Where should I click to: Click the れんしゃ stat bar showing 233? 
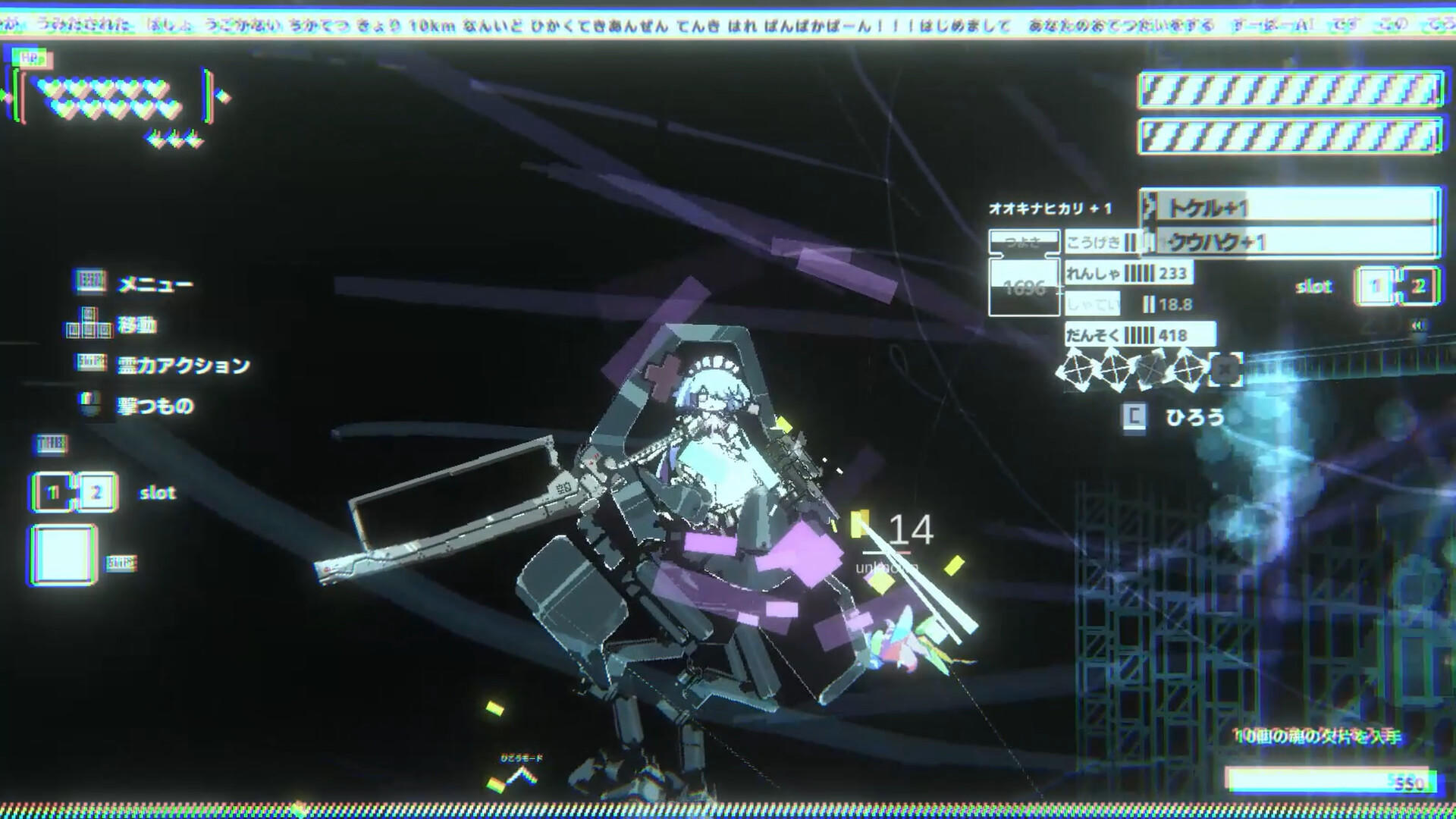click(1130, 274)
